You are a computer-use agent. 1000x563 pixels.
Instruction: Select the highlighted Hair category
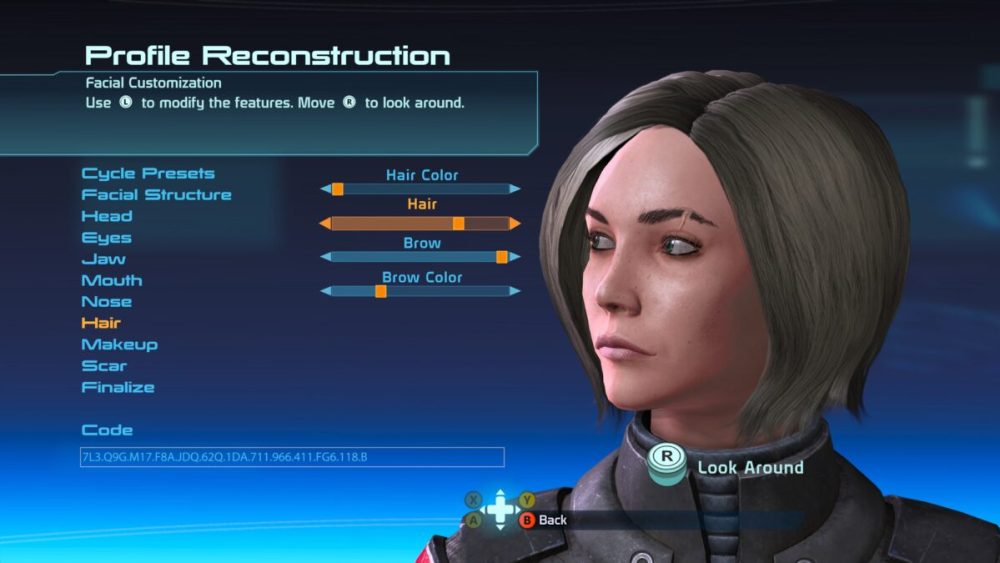(x=101, y=323)
